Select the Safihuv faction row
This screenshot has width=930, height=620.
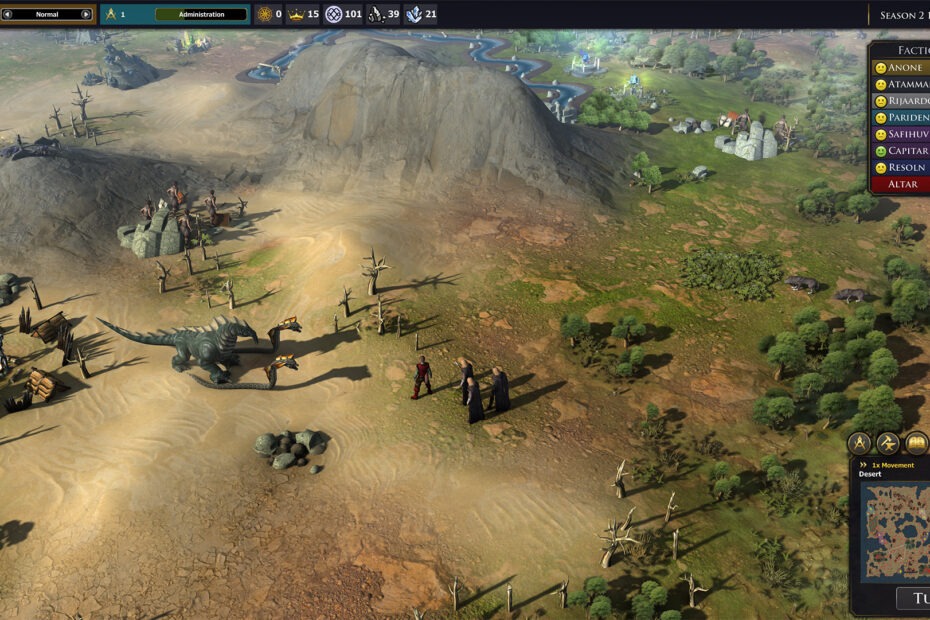click(x=902, y=134)
